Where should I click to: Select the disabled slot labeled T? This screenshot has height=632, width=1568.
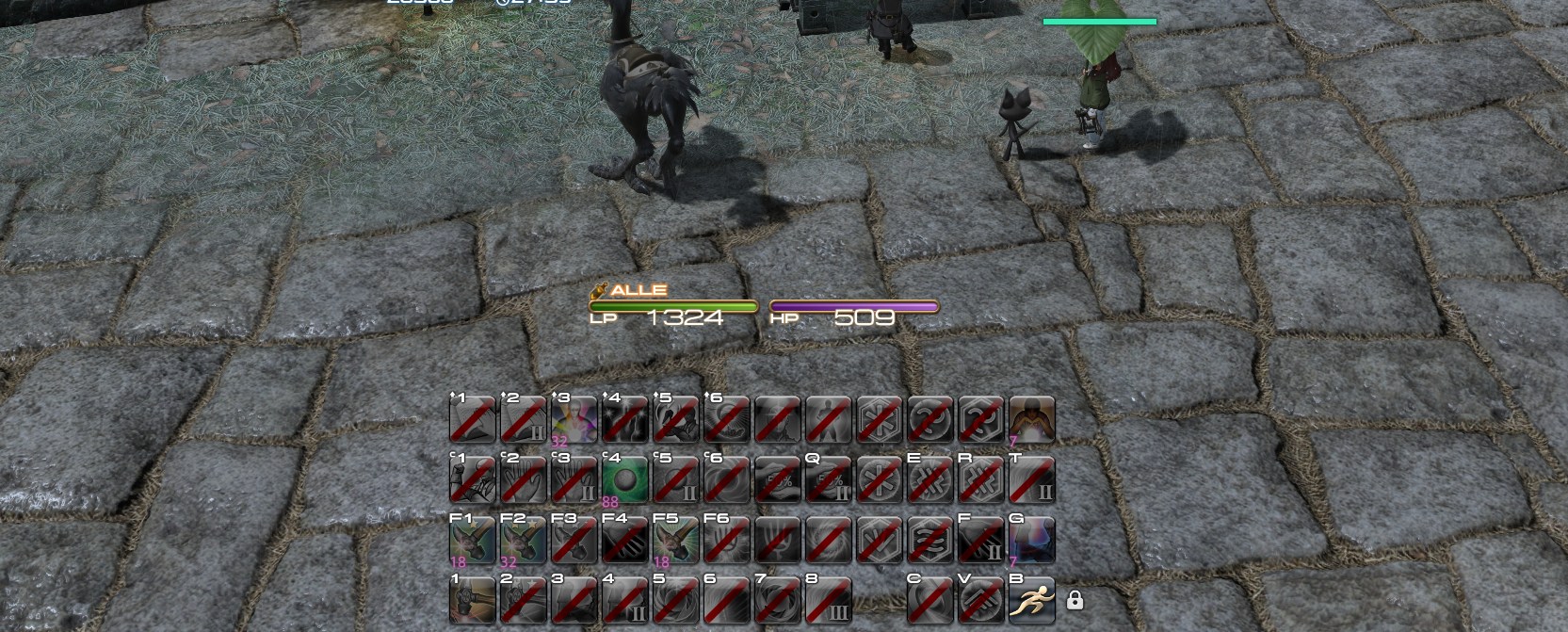(1031, 479)
